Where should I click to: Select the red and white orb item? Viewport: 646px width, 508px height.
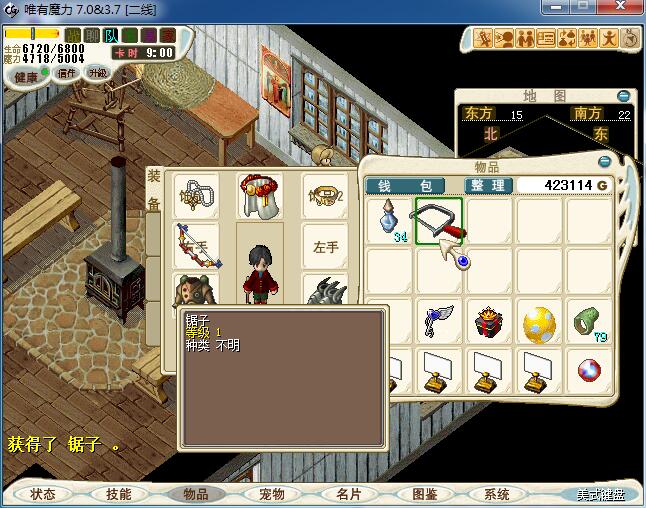coord(590,371)
